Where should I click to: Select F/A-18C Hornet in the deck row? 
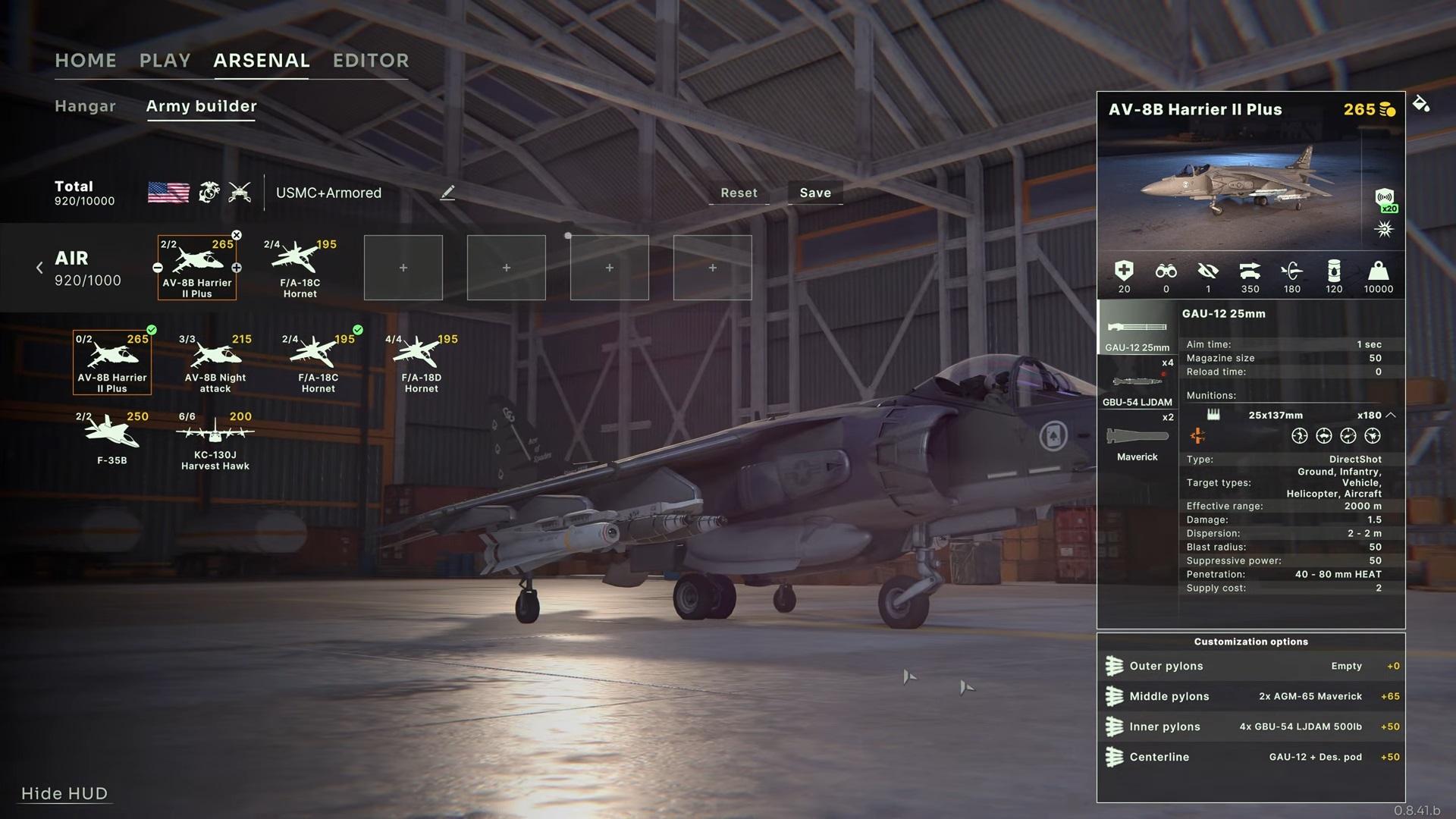point(300,268)
